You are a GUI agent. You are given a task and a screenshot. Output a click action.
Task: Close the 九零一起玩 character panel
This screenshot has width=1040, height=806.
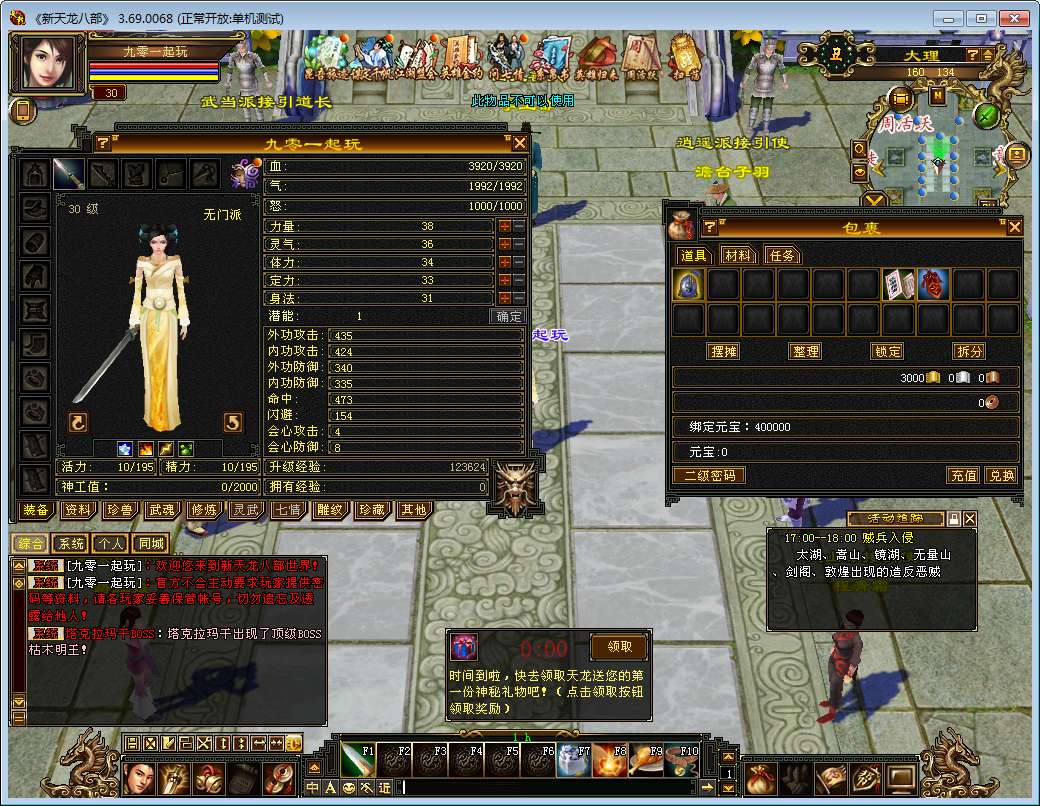click(x=519, y=143)
